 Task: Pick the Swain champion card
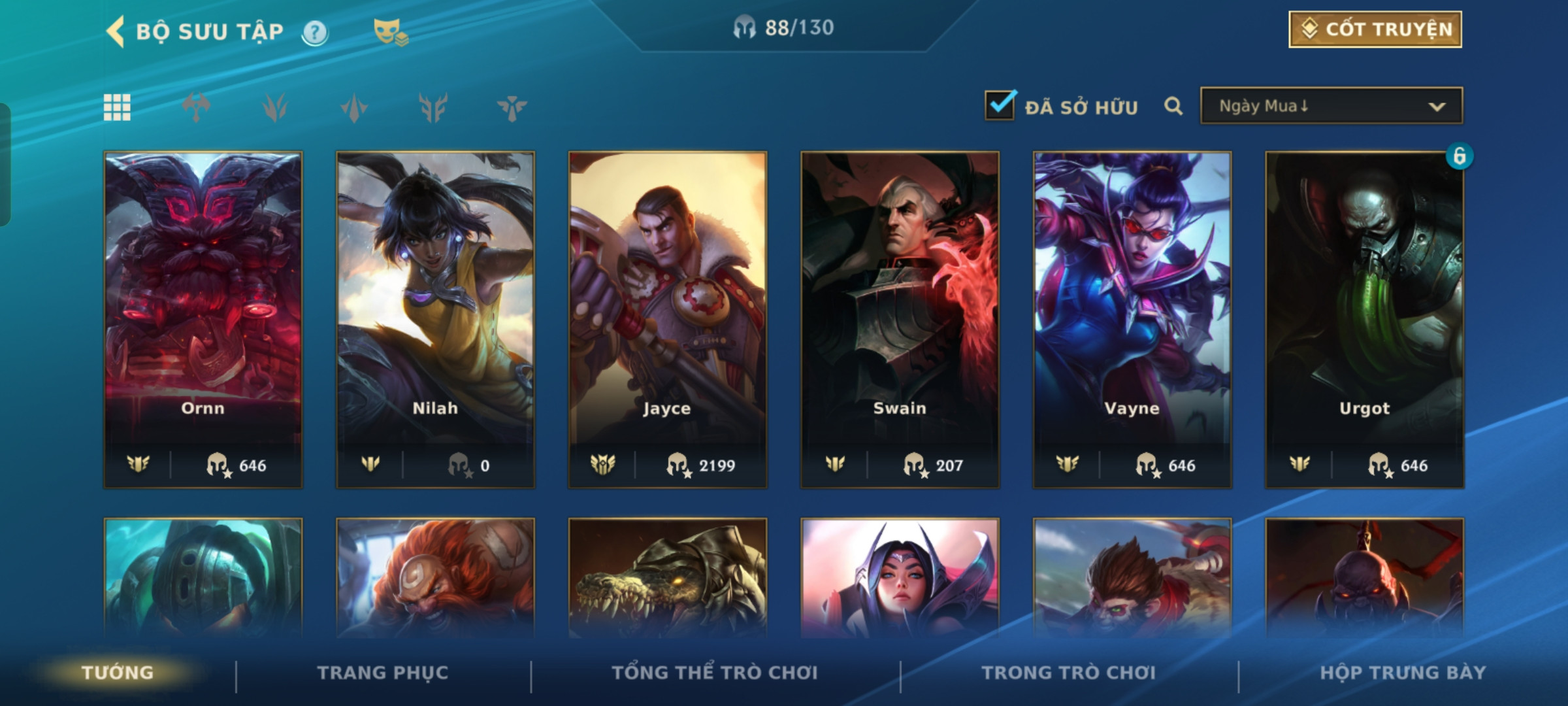(x=900, y=319)
